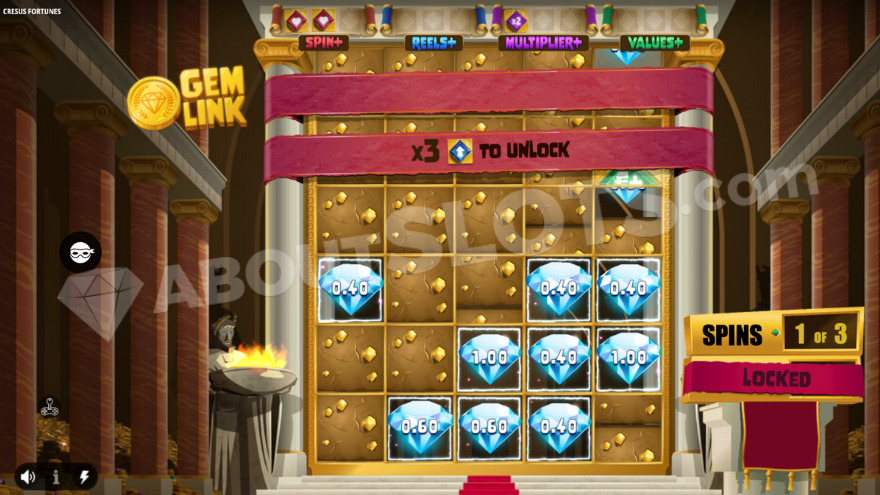Click the Gem Link gold coin
This screenshot has width=880, height=495.
click(153, 103)
